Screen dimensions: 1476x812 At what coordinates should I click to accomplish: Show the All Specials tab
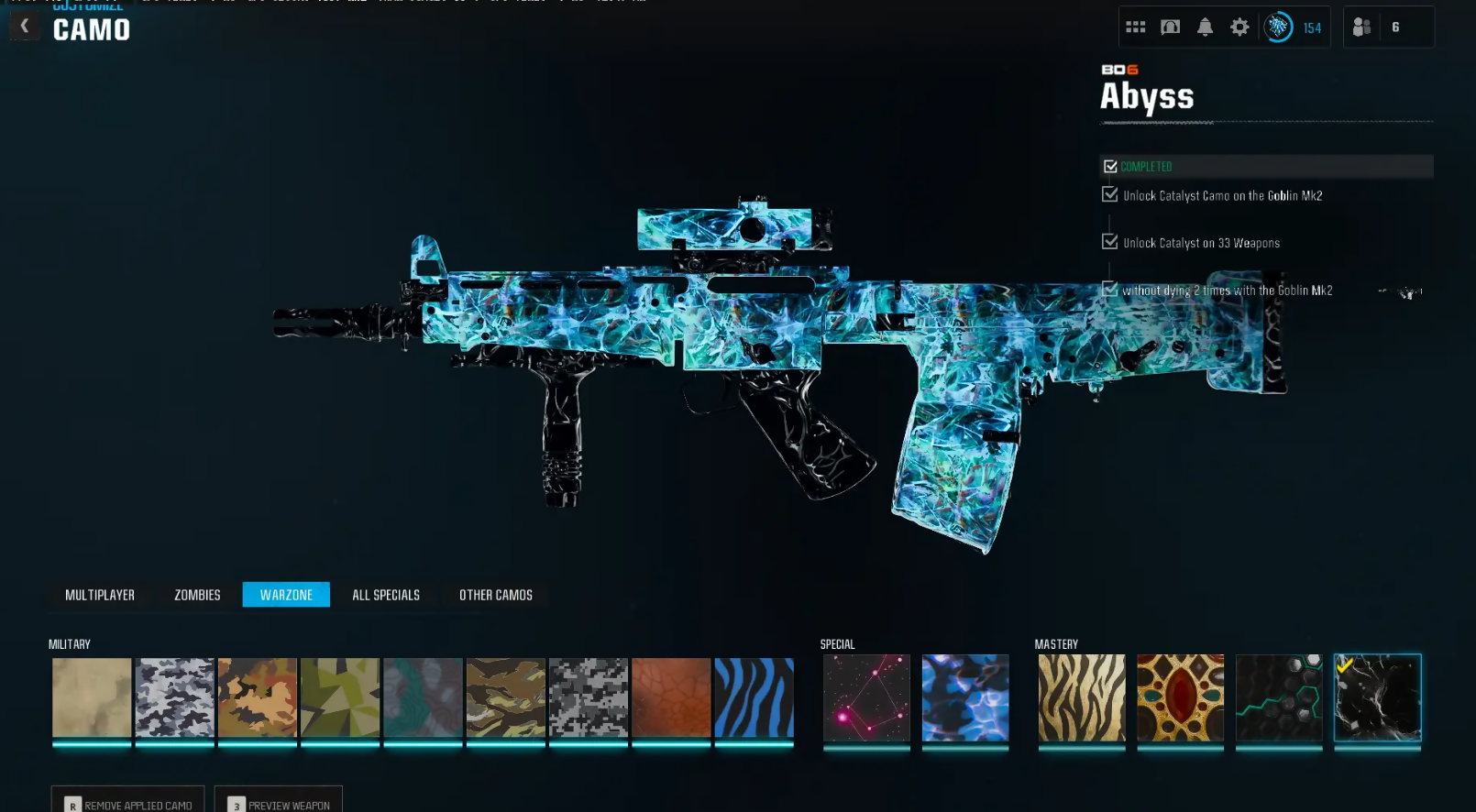tap(386, 595)
